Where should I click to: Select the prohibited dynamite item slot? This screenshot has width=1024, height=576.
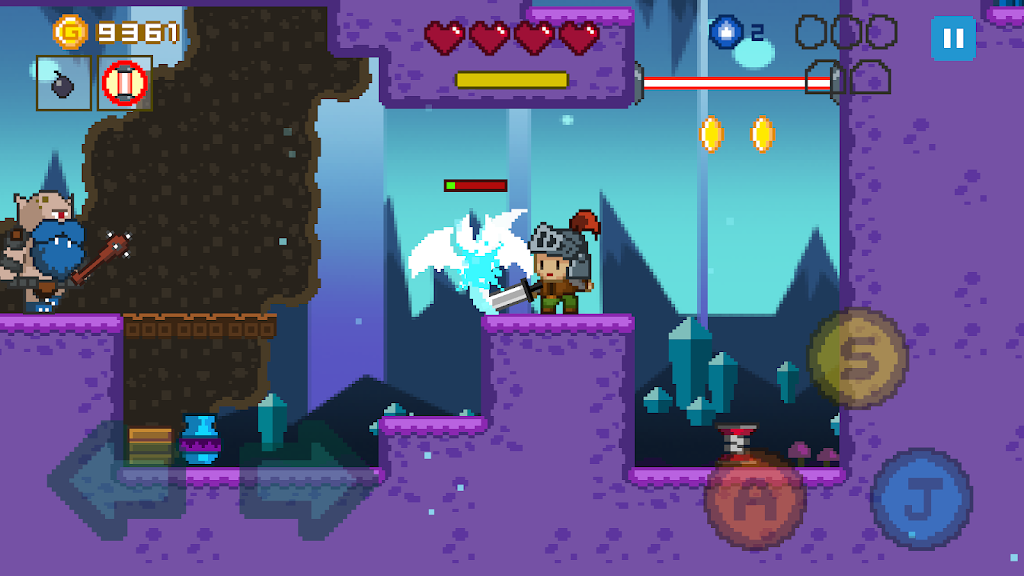[125, 83]
